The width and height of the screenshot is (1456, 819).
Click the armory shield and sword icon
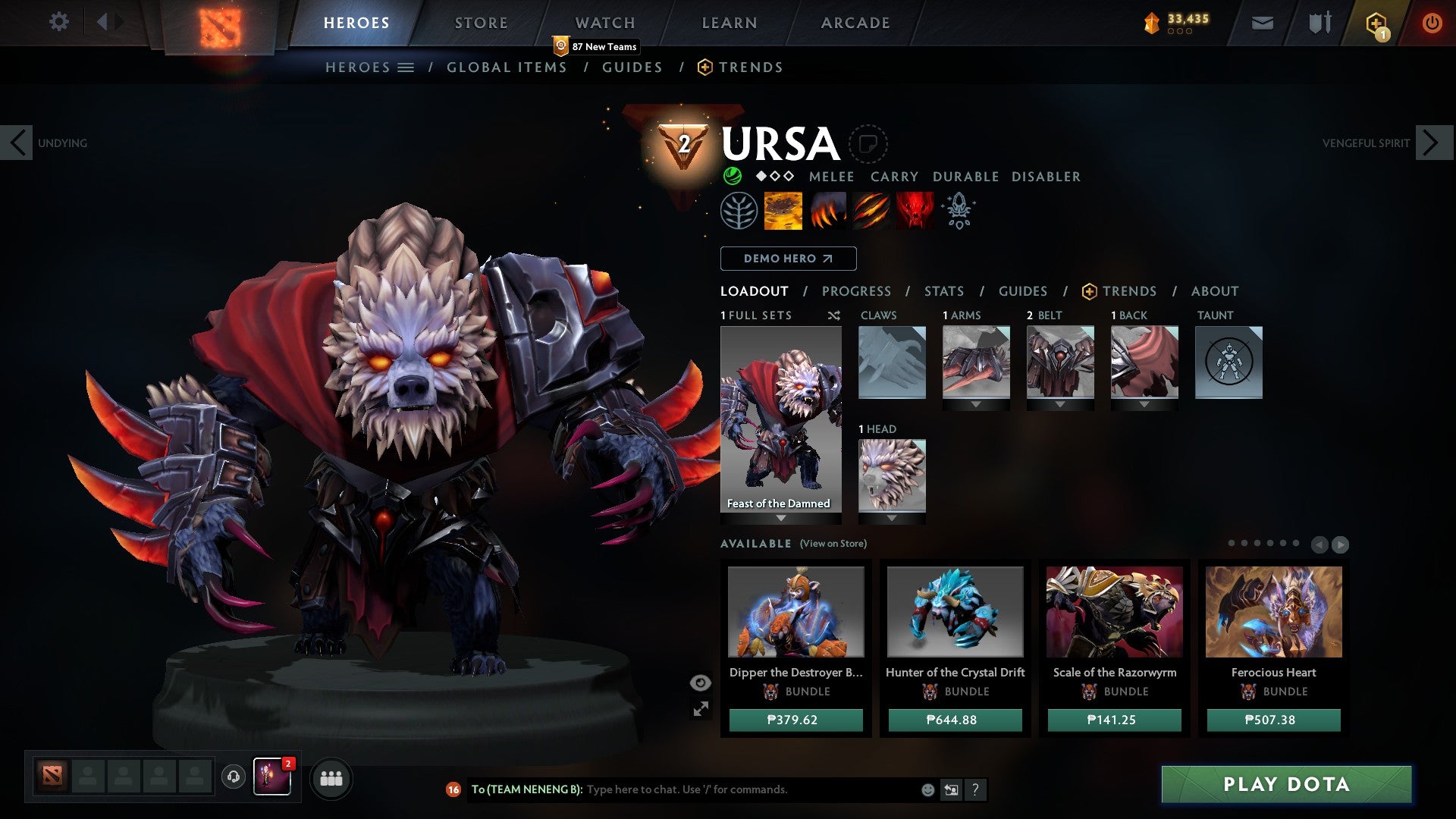(x=1319, y=23)
